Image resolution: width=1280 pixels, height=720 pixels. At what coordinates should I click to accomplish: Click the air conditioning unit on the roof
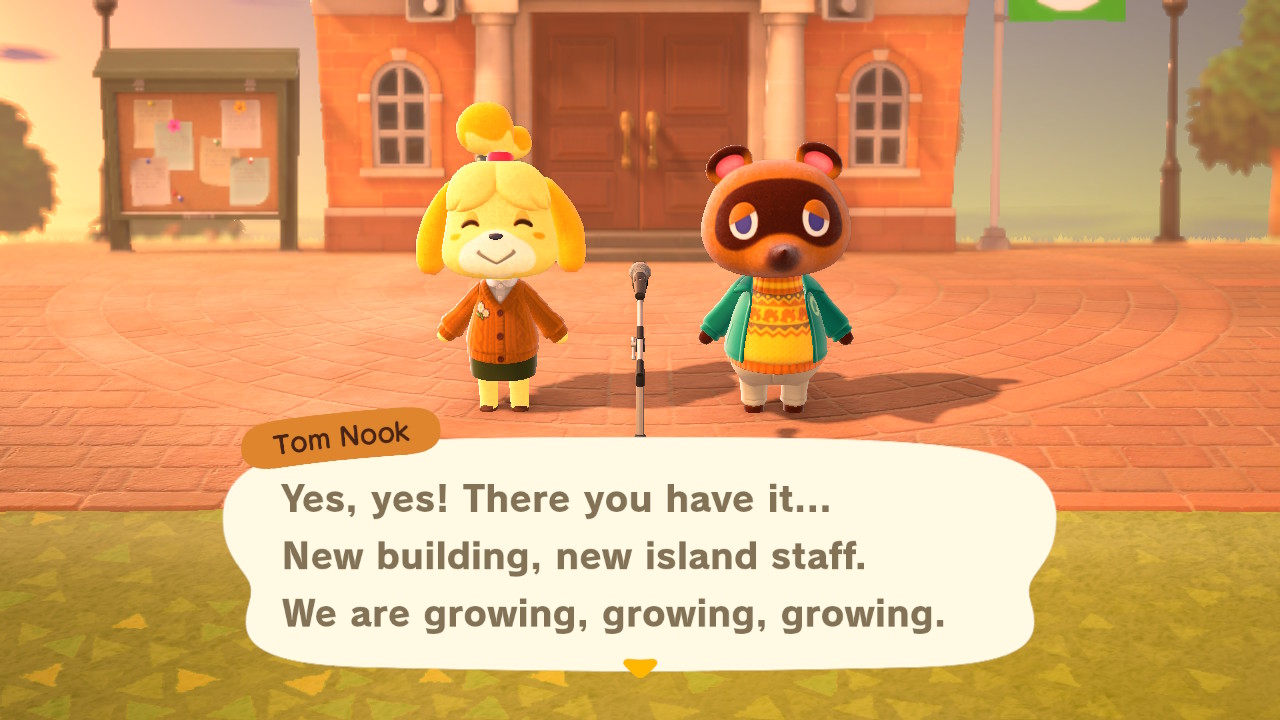[x=428, y=10]
